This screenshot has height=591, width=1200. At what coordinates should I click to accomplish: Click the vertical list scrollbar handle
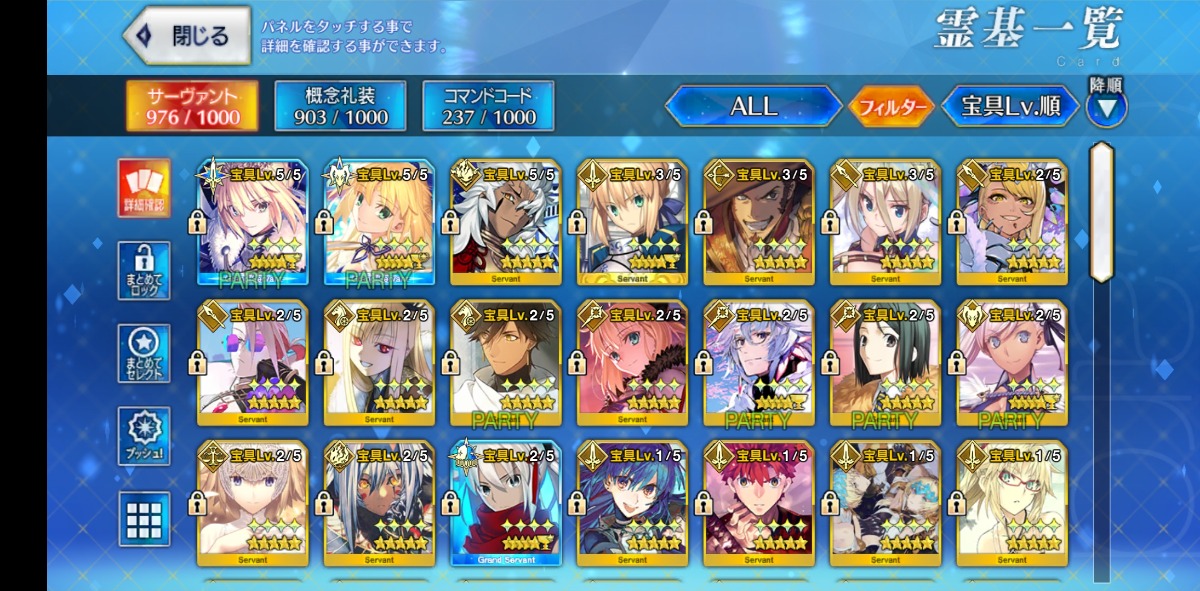click(x=1101, y=212)
